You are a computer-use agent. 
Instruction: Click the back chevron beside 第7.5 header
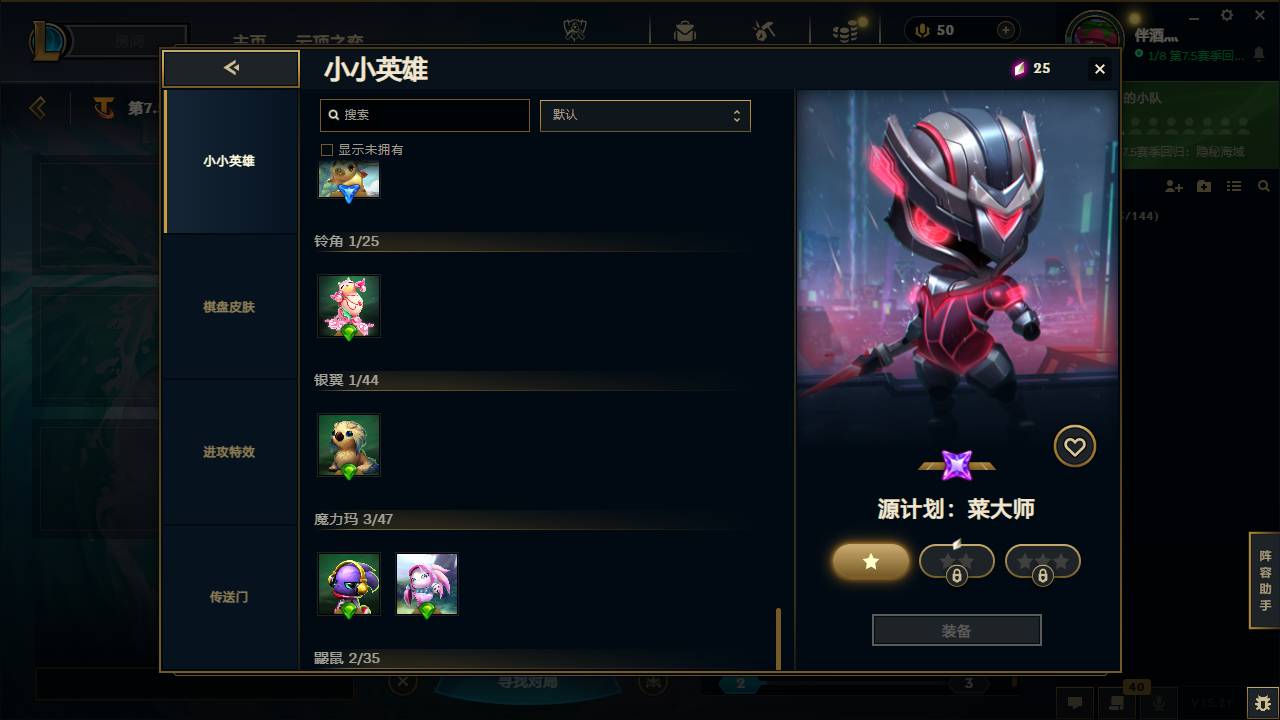(x=37, y=110)
